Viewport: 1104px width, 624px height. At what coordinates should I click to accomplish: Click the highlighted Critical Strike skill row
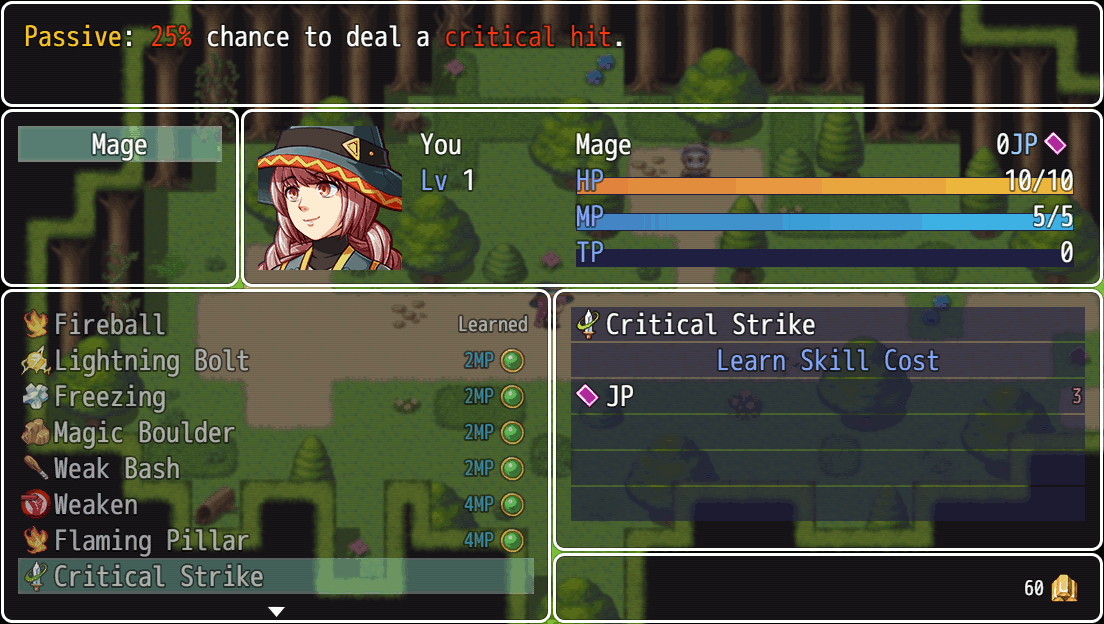click(x=275, y=576)
